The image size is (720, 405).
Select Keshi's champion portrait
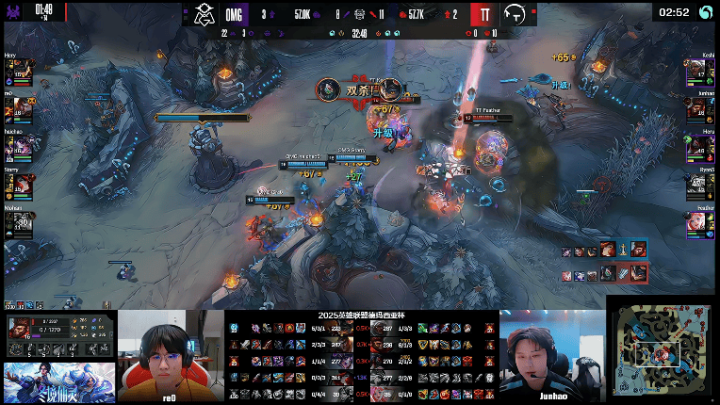[x=699, y=74]
